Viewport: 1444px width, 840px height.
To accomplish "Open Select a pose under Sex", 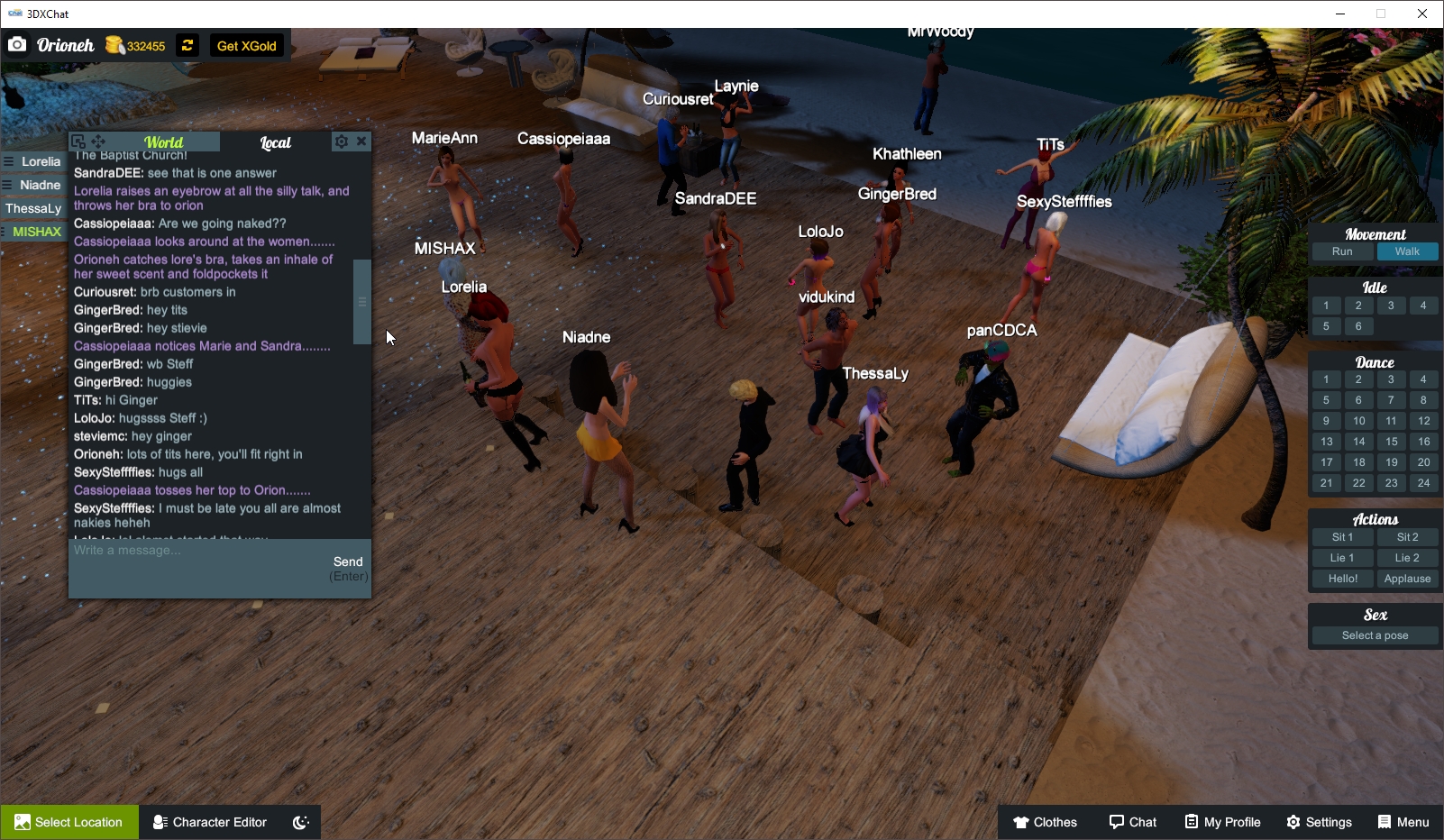I will click(x=1374, y=635).
